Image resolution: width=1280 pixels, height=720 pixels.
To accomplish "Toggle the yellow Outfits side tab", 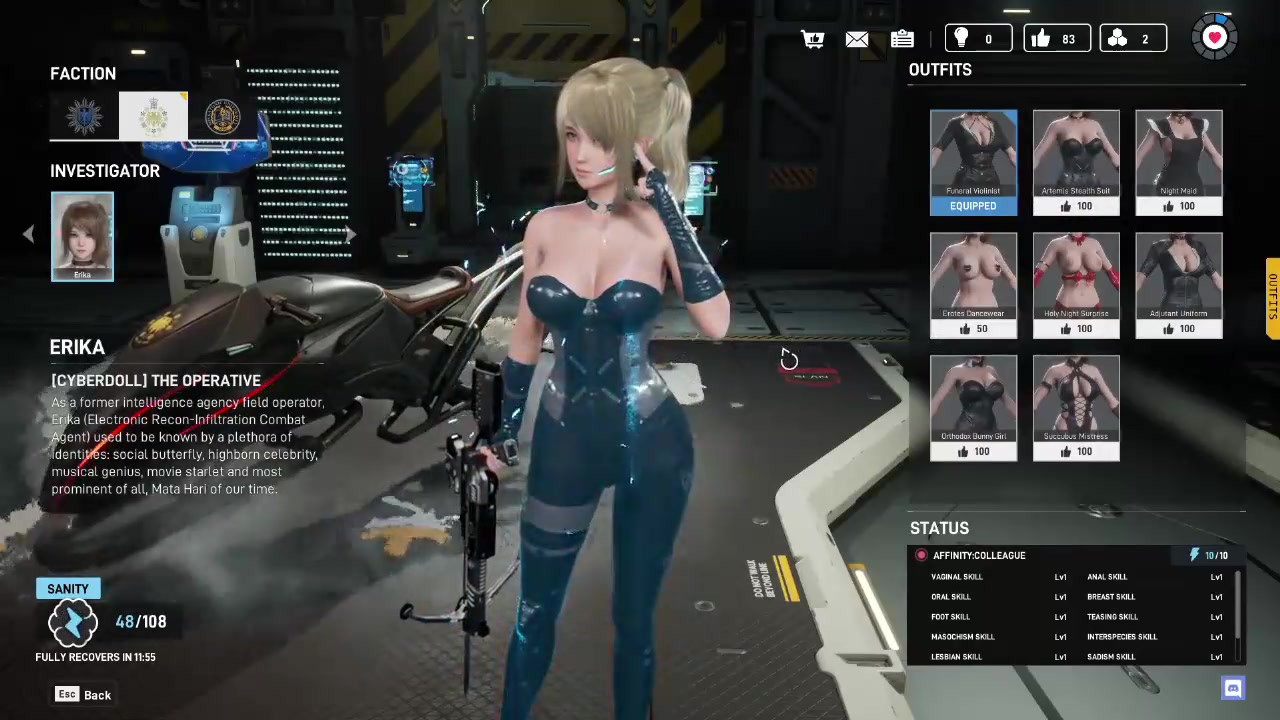I will pyautogui.click(x=1272, y=298).
